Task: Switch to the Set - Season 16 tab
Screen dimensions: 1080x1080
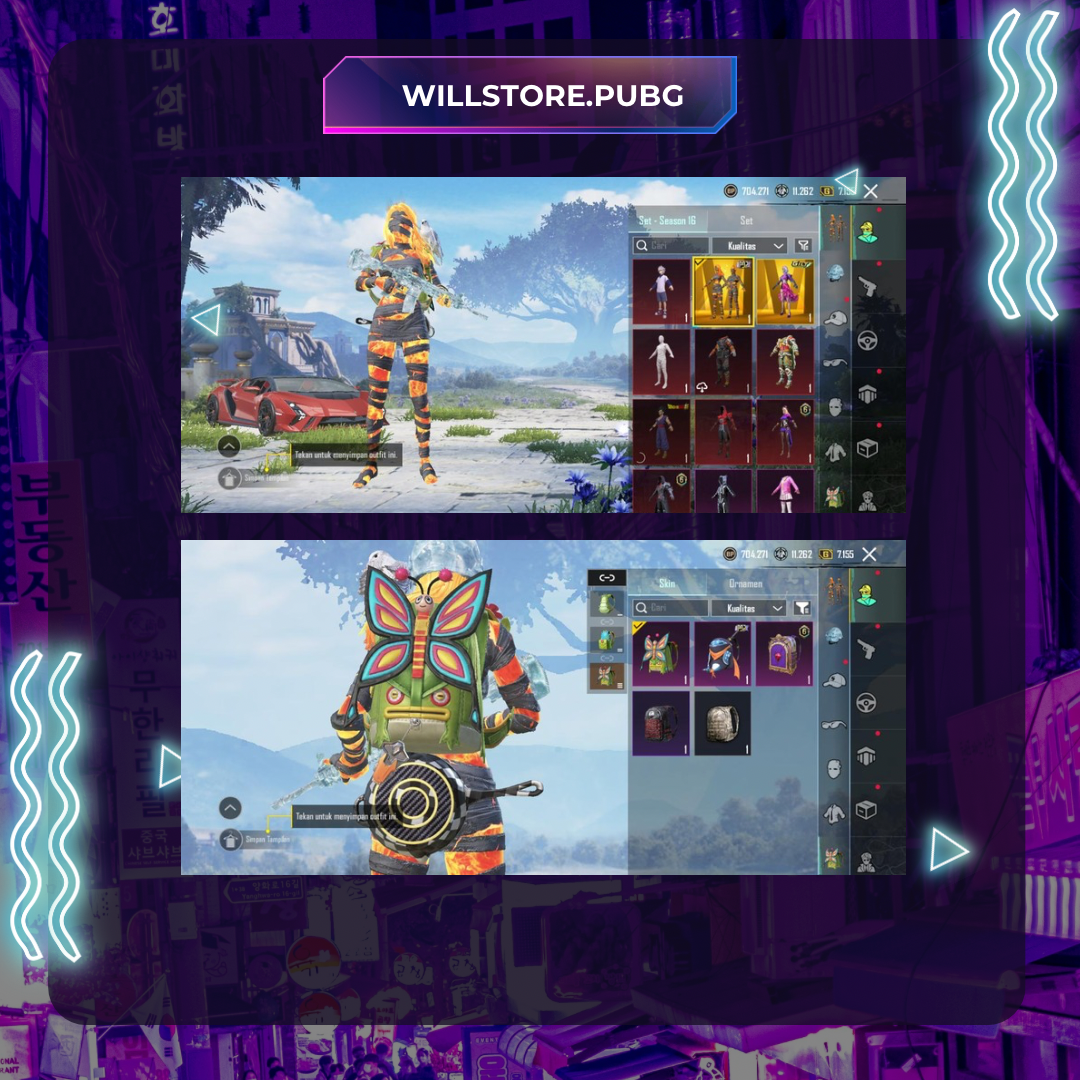Action: (667, 220)
